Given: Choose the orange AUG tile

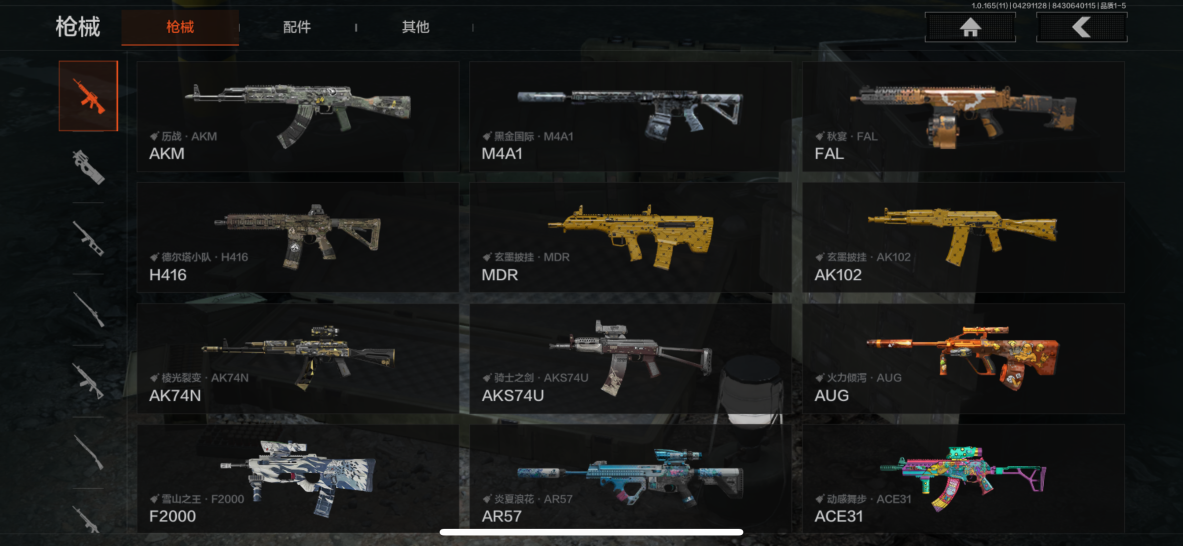Looking at the screenshot, I should click(963, 358).
